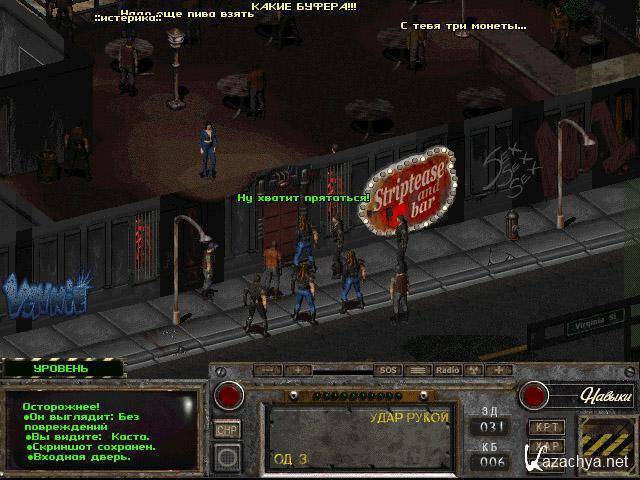Open the СНР panel button

coord(228,429)
